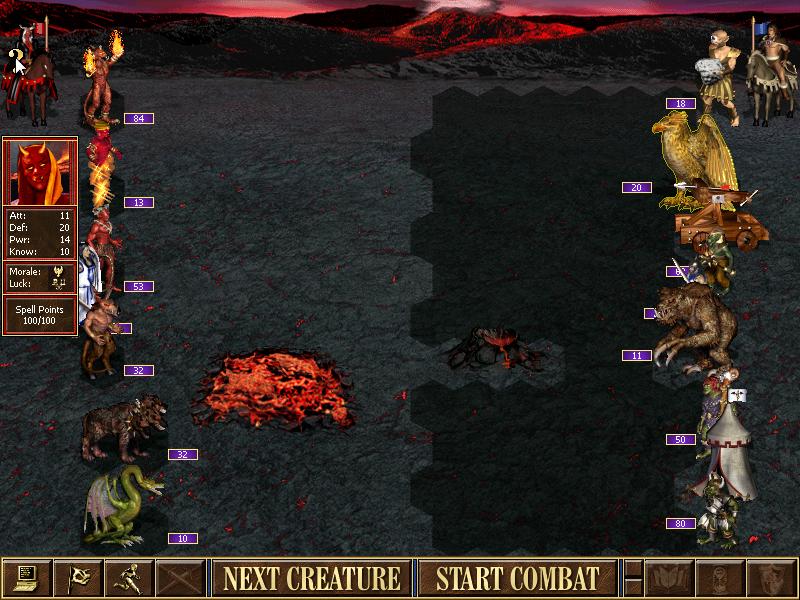The width and height of the screenshot is (800, 600).
Task: Toggle auto-combat with the crossed swords button
Action: (180, 578)
